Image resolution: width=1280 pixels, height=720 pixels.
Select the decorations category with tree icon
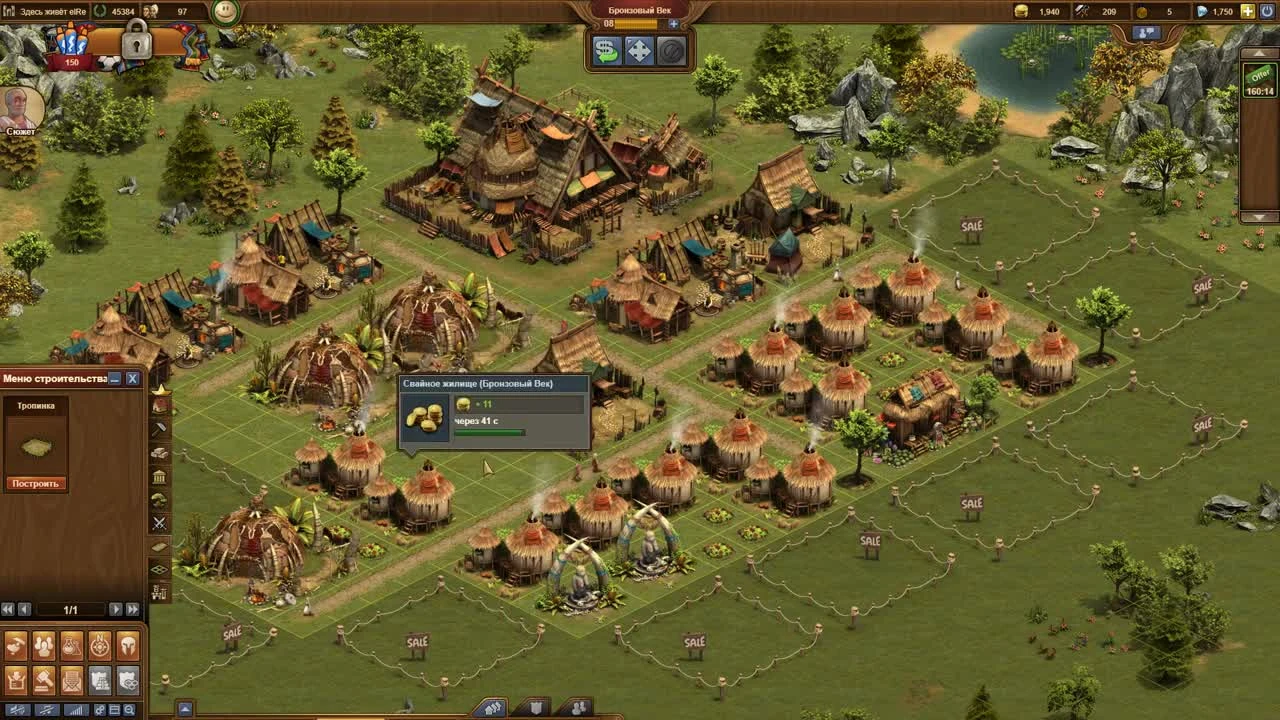(x=160, y=498)
